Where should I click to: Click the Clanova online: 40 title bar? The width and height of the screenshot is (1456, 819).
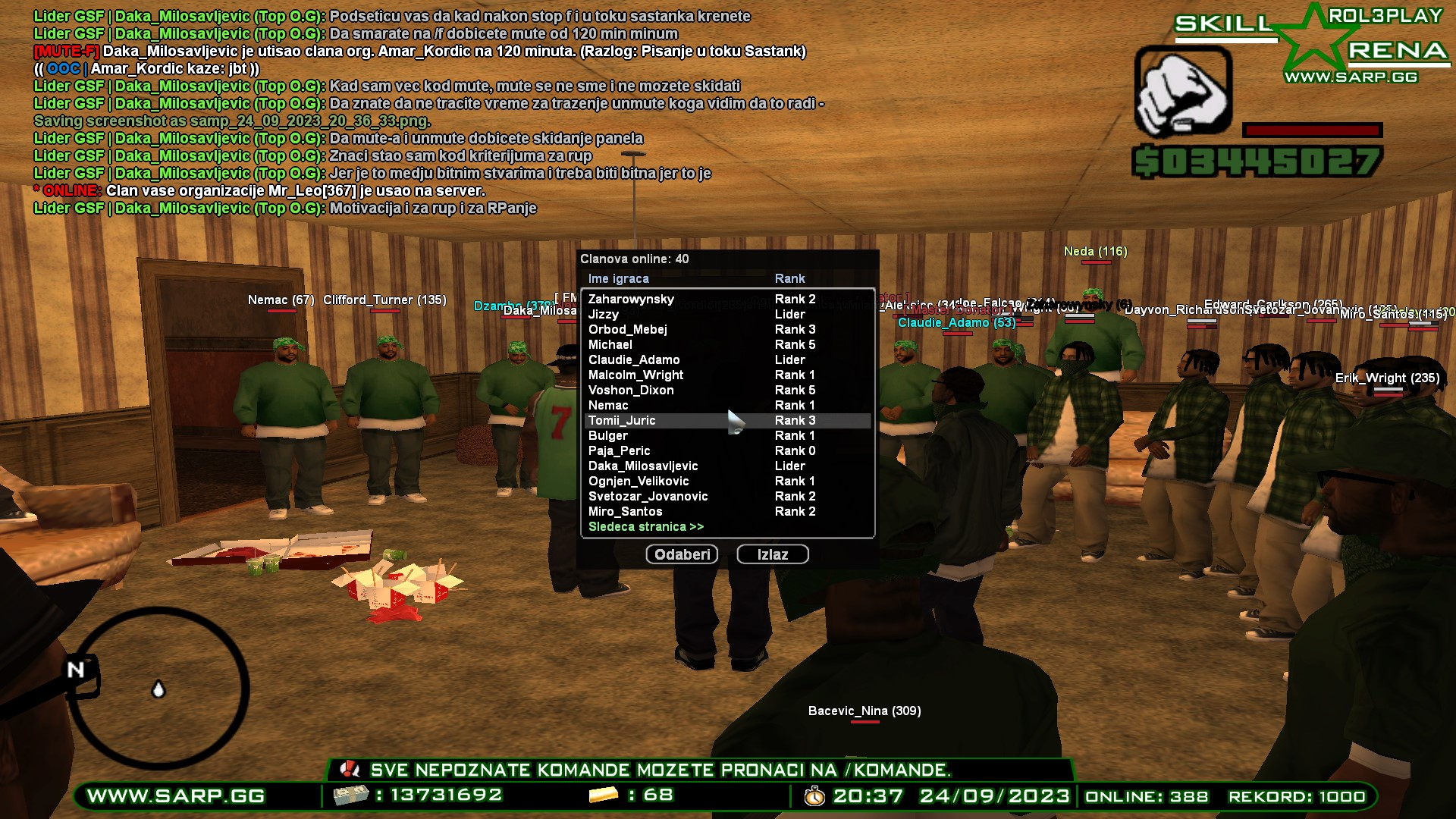click(635, 258)
